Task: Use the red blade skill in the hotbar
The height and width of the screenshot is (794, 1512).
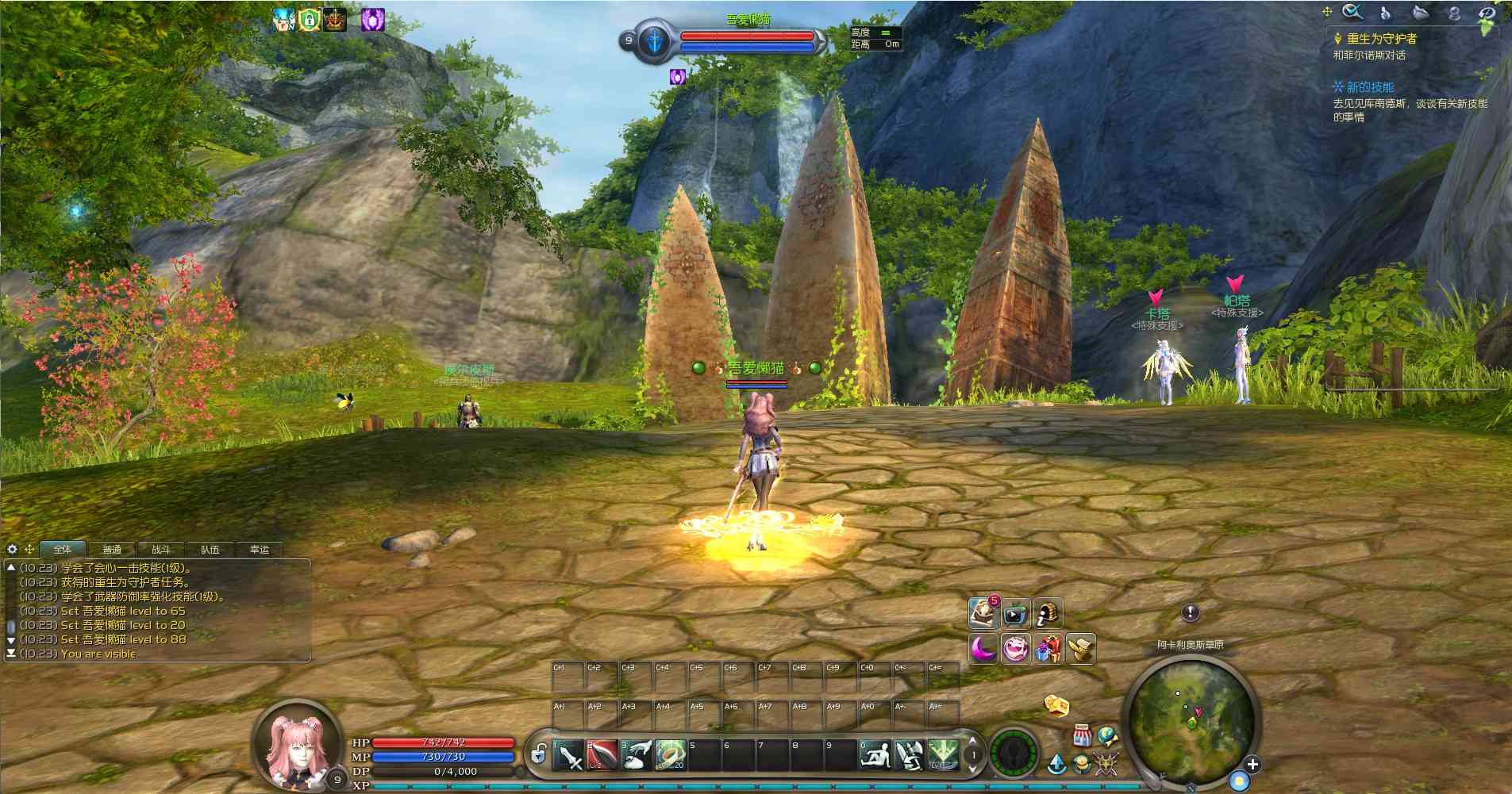Action: (602, 755)
